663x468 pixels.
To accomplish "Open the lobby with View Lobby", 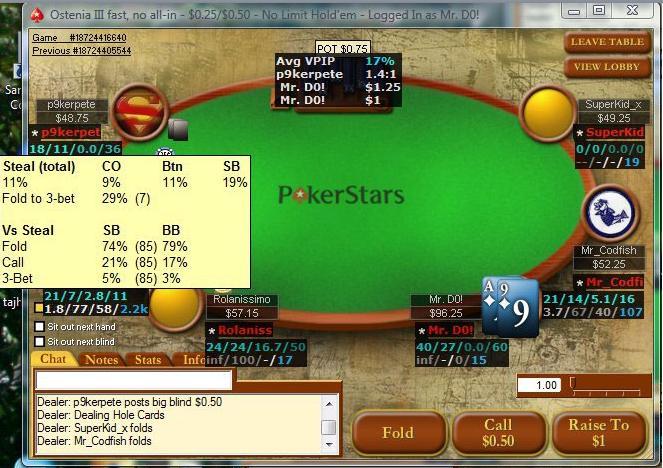I will point(607,67).
